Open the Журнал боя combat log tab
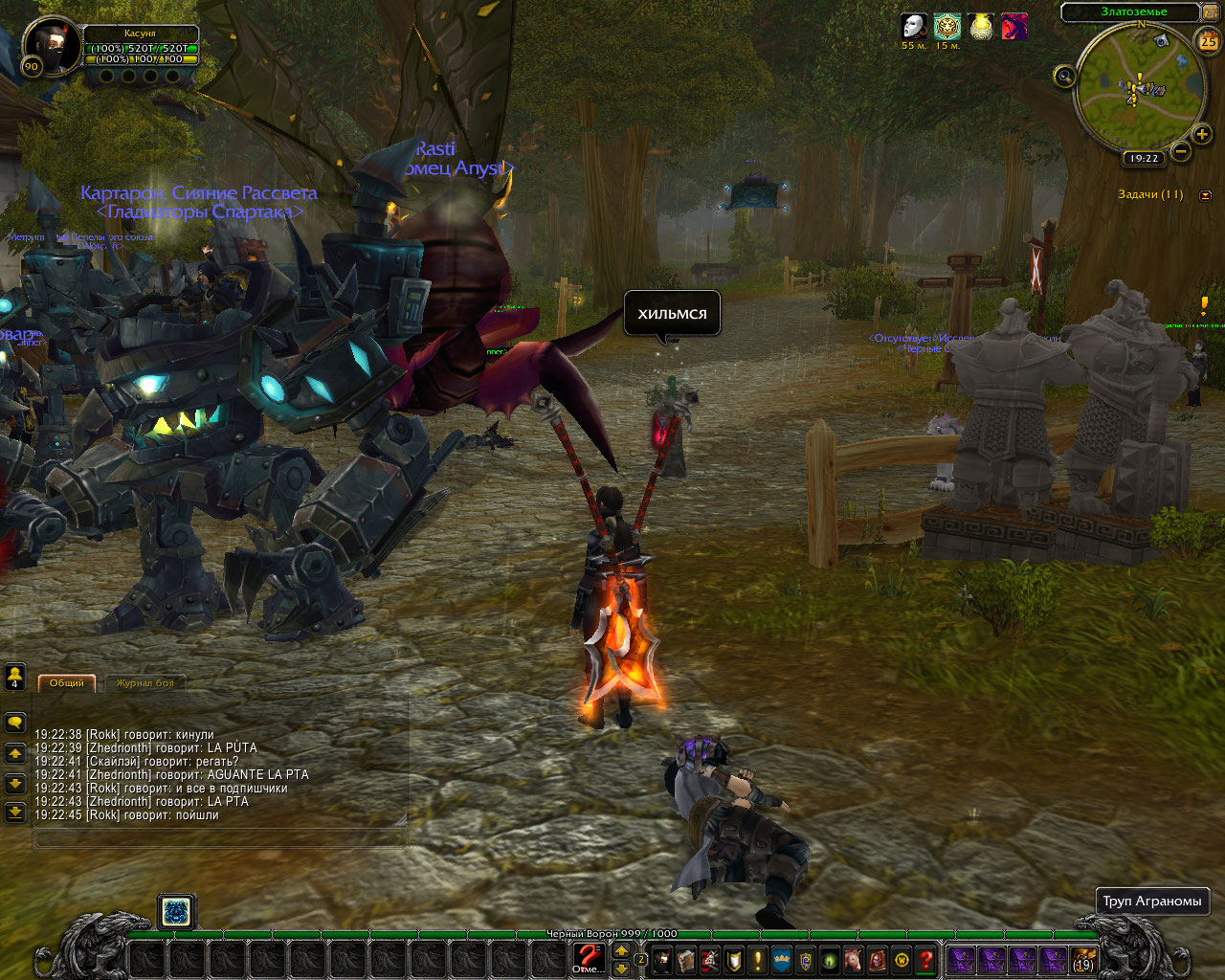The height and width of the screenshot is (980, 1225). click(145, 682)
